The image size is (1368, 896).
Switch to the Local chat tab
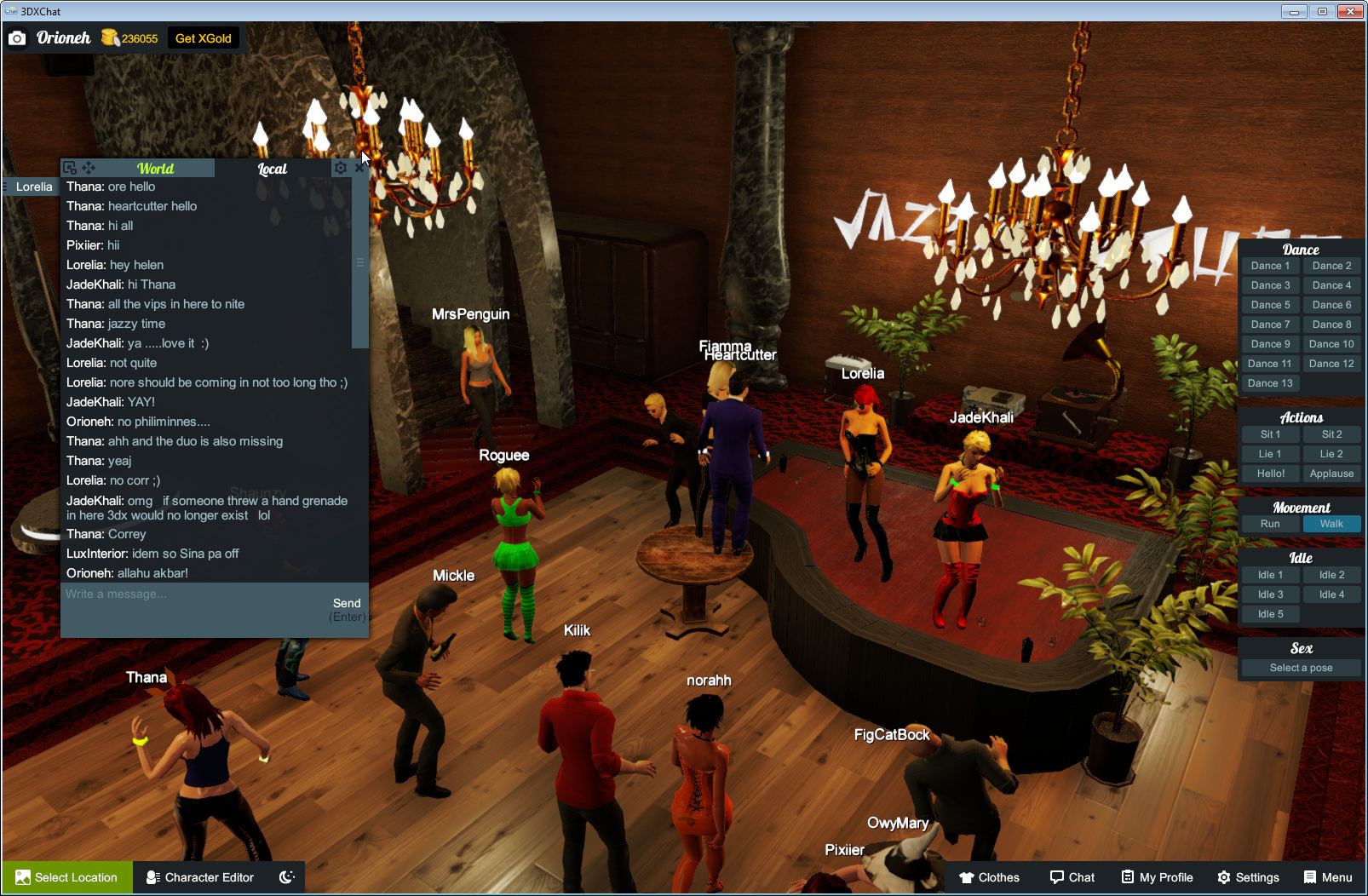coord(273,169)
